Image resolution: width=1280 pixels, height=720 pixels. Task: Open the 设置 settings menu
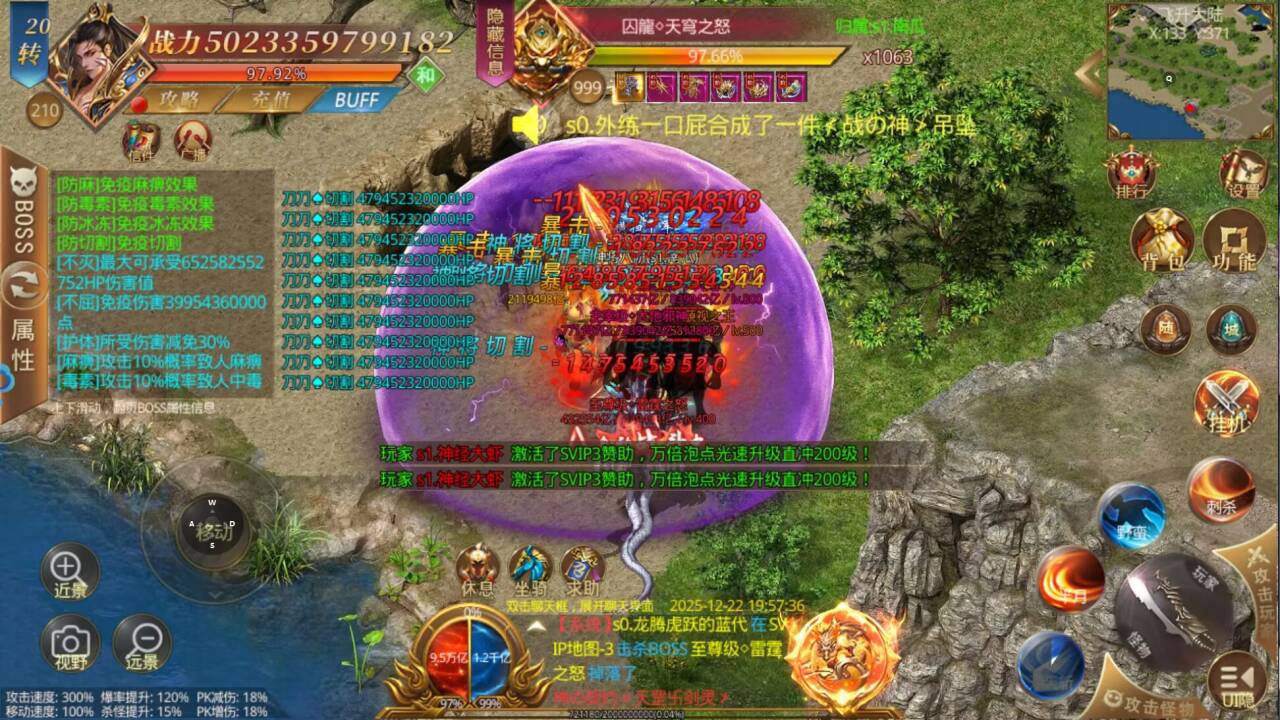coord(1243,174)
